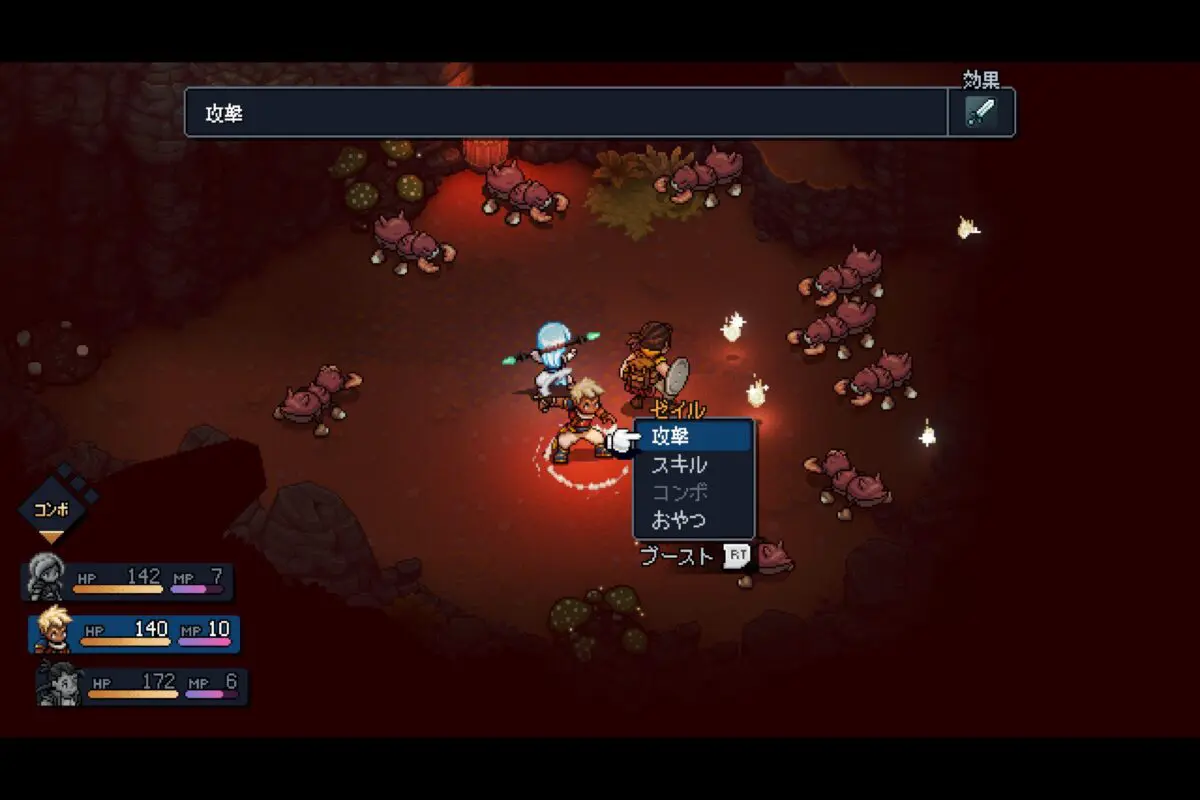
Task: Open the おやつ snack command
Action: 694,520
